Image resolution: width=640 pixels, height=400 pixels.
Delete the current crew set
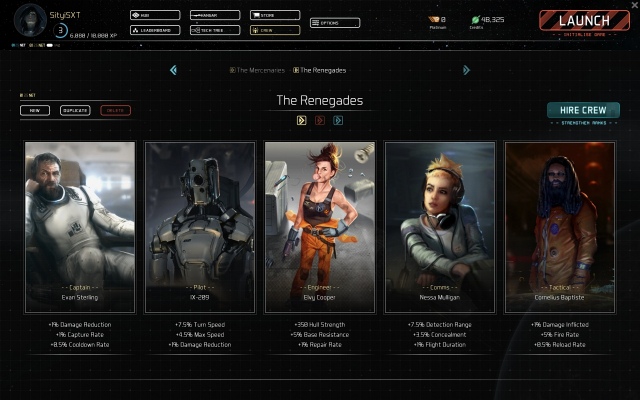pos(115,110)
